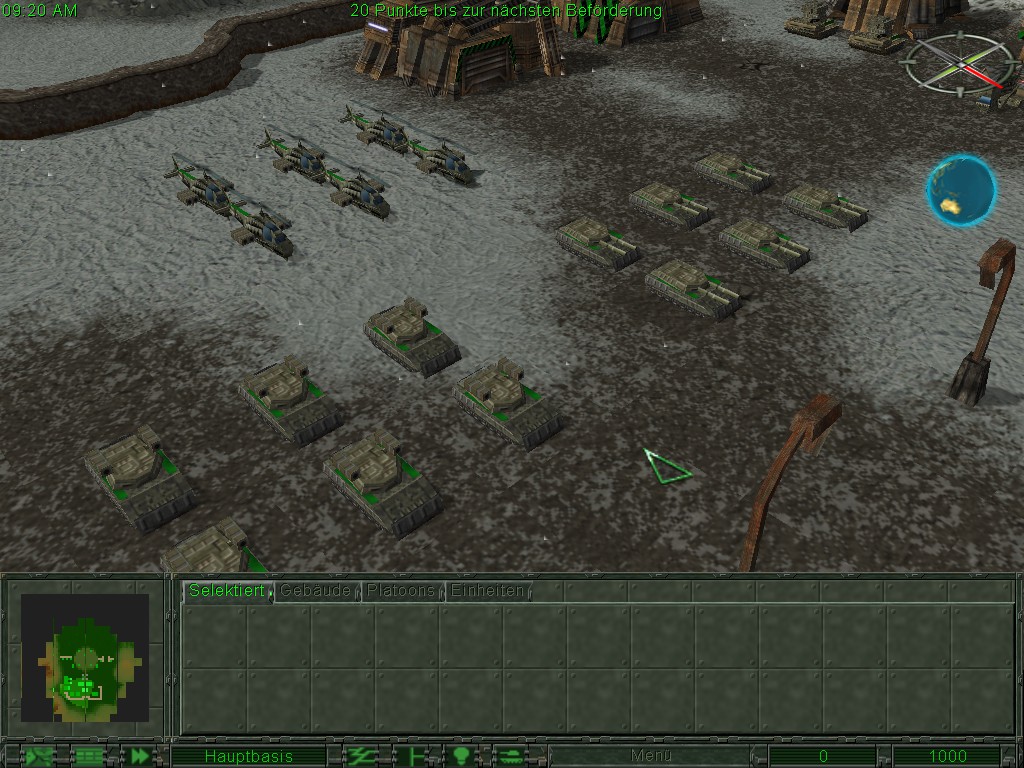Switch to the Selektiert tab
Viewport: 1024px width, 768px height.
(213, 591)
